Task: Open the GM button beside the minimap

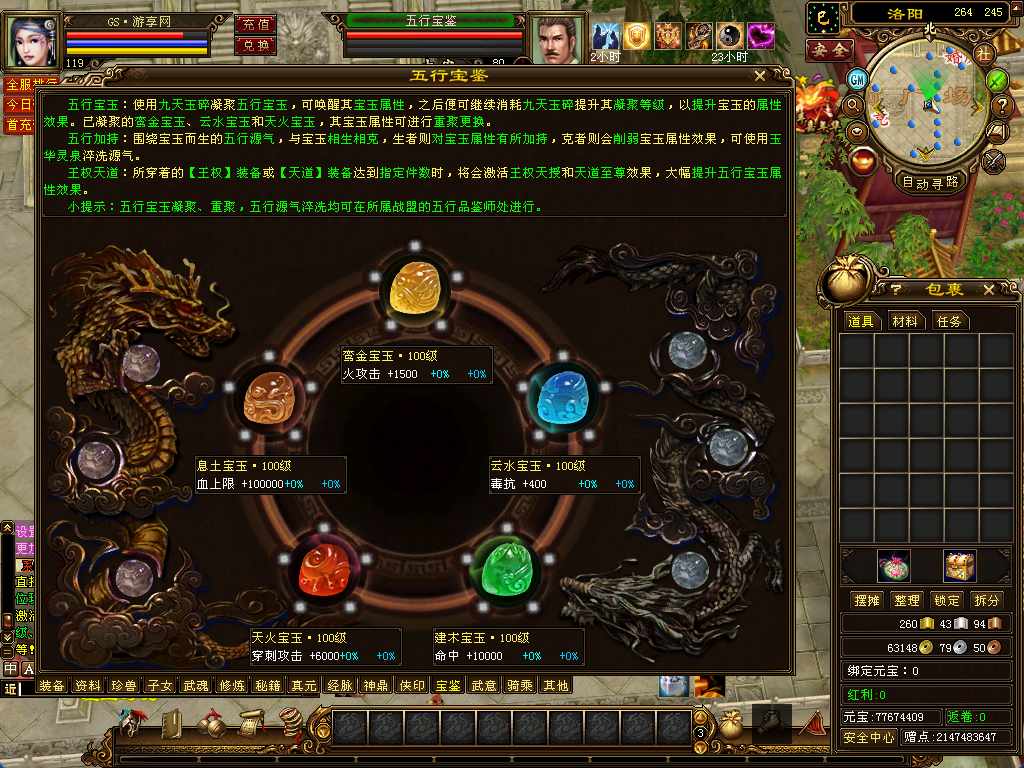Action: 857,79
